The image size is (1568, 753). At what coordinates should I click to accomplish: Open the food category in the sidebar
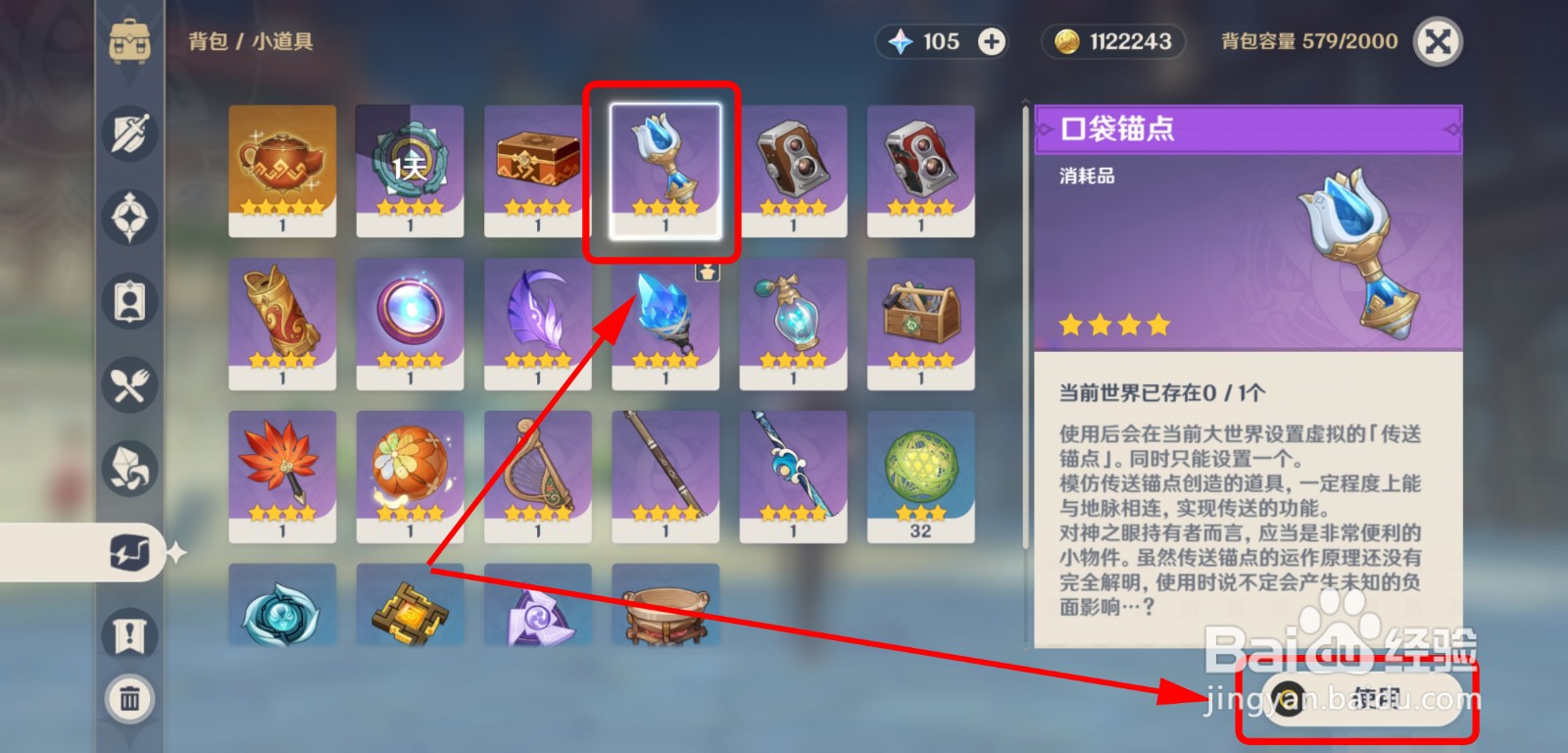click(128, 385)
